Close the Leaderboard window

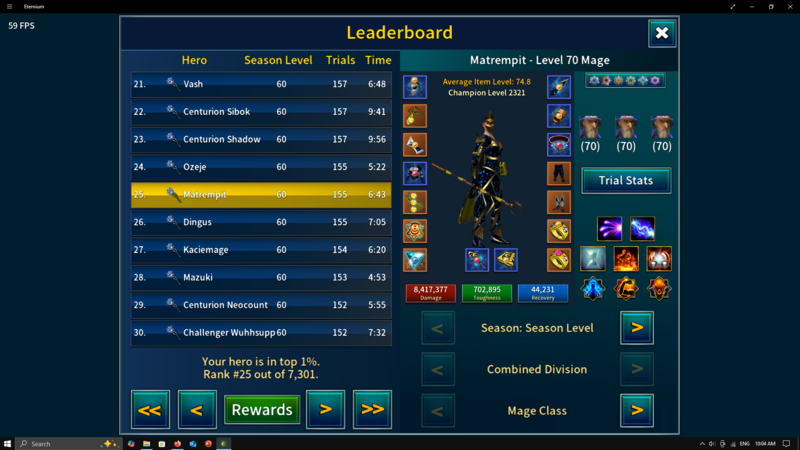(x=661, y=33)
